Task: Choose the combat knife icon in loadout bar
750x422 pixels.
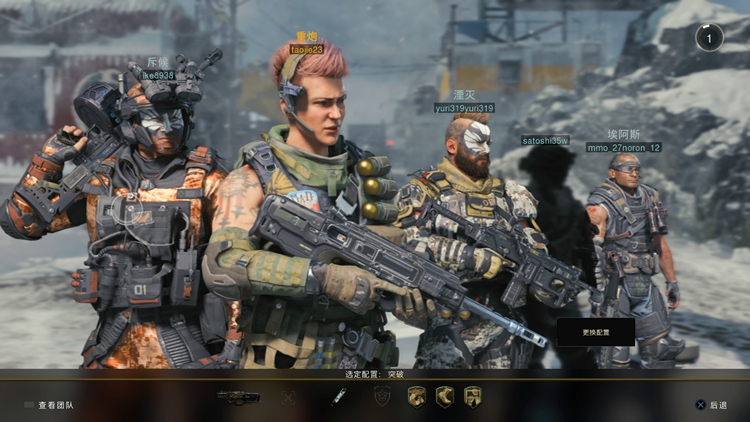Action: click(339, 397)
